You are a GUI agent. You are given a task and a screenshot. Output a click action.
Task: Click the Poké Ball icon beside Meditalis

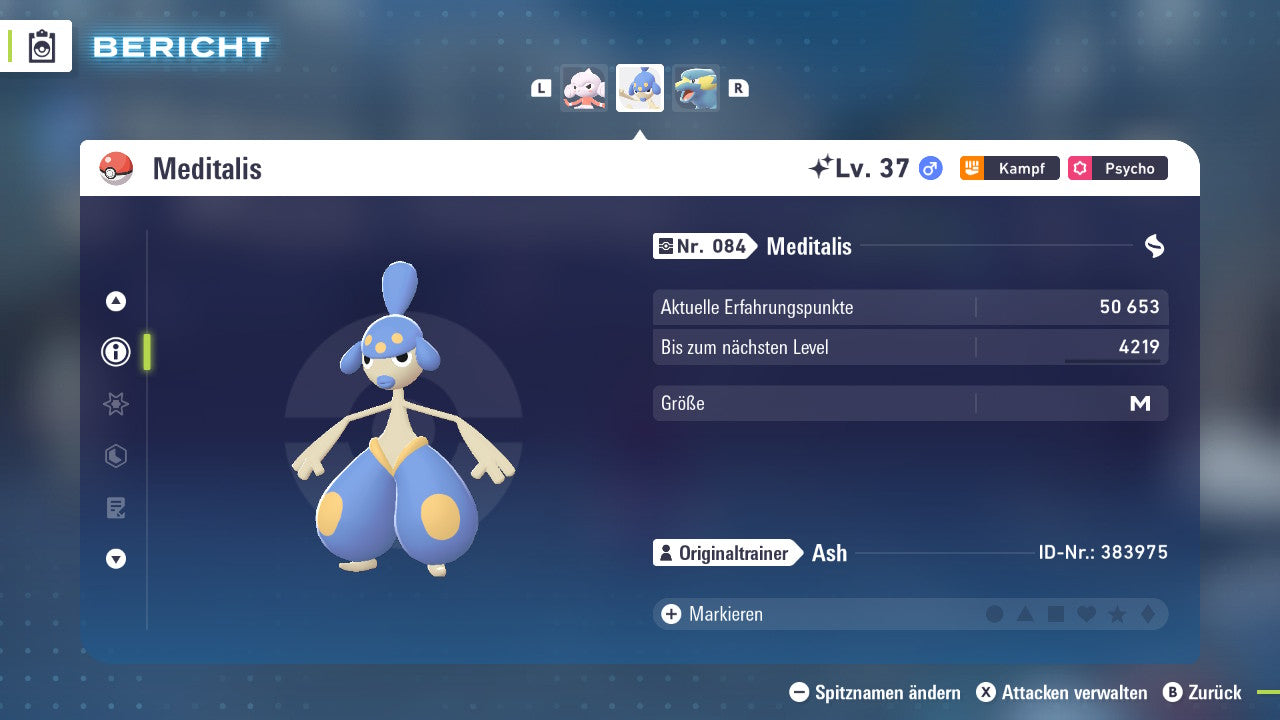(118, 168)
